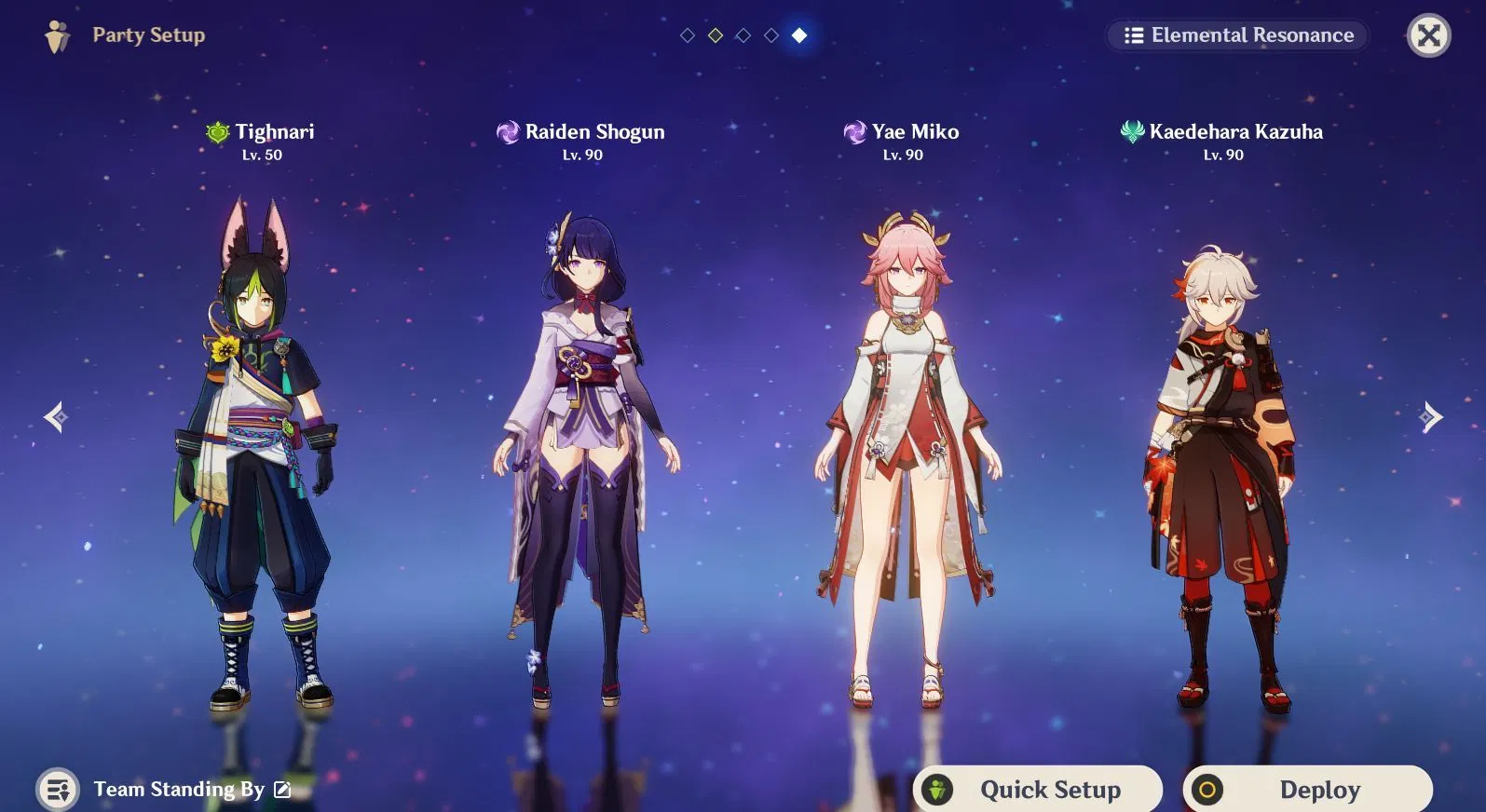Viewport: 1486px width, 812px height.
Task: Close the Party Setup screen
Action: (1427, 35)
